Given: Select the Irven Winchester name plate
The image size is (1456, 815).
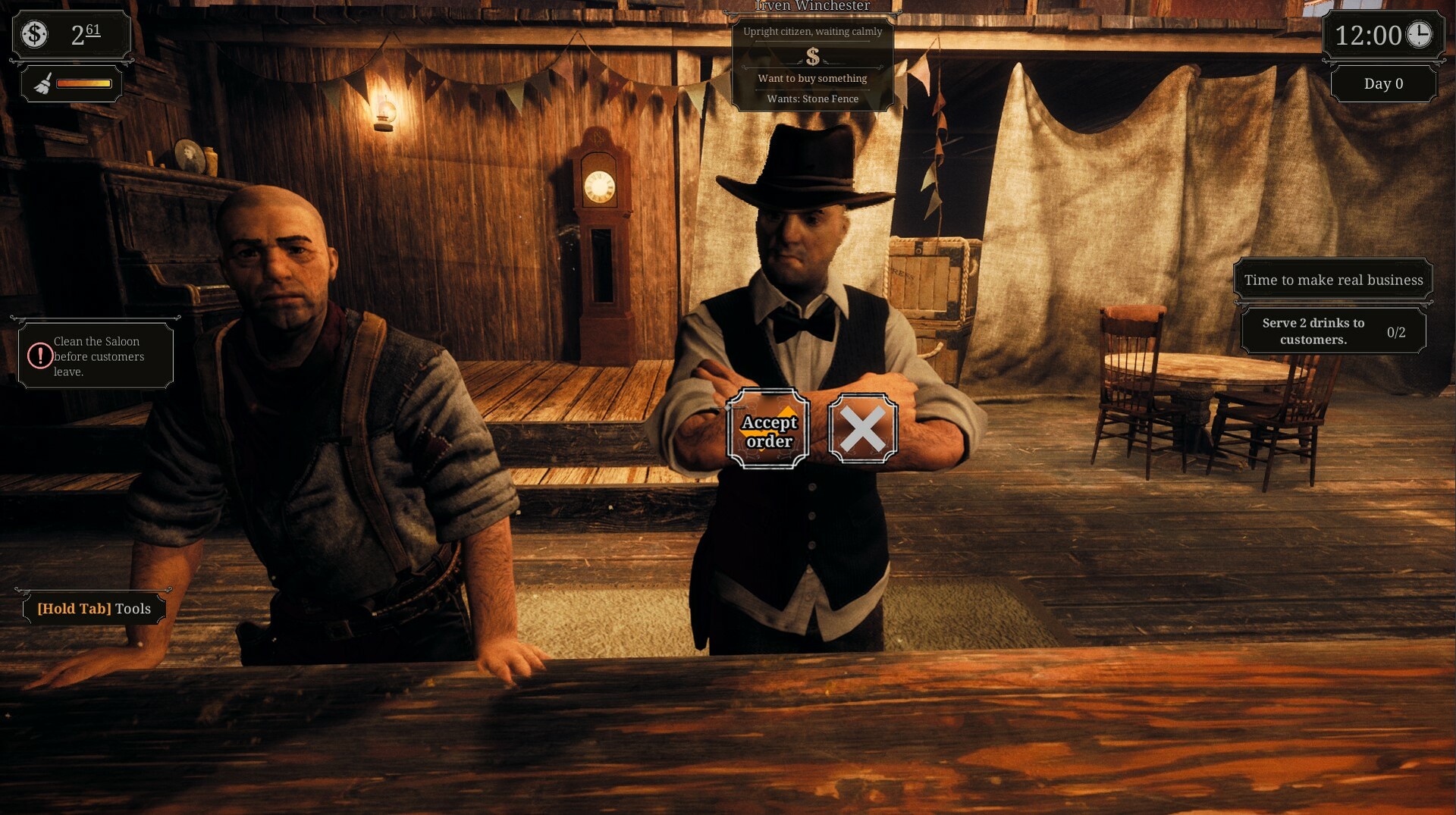Looking at the screenshot, I should [x=811, y=6].
